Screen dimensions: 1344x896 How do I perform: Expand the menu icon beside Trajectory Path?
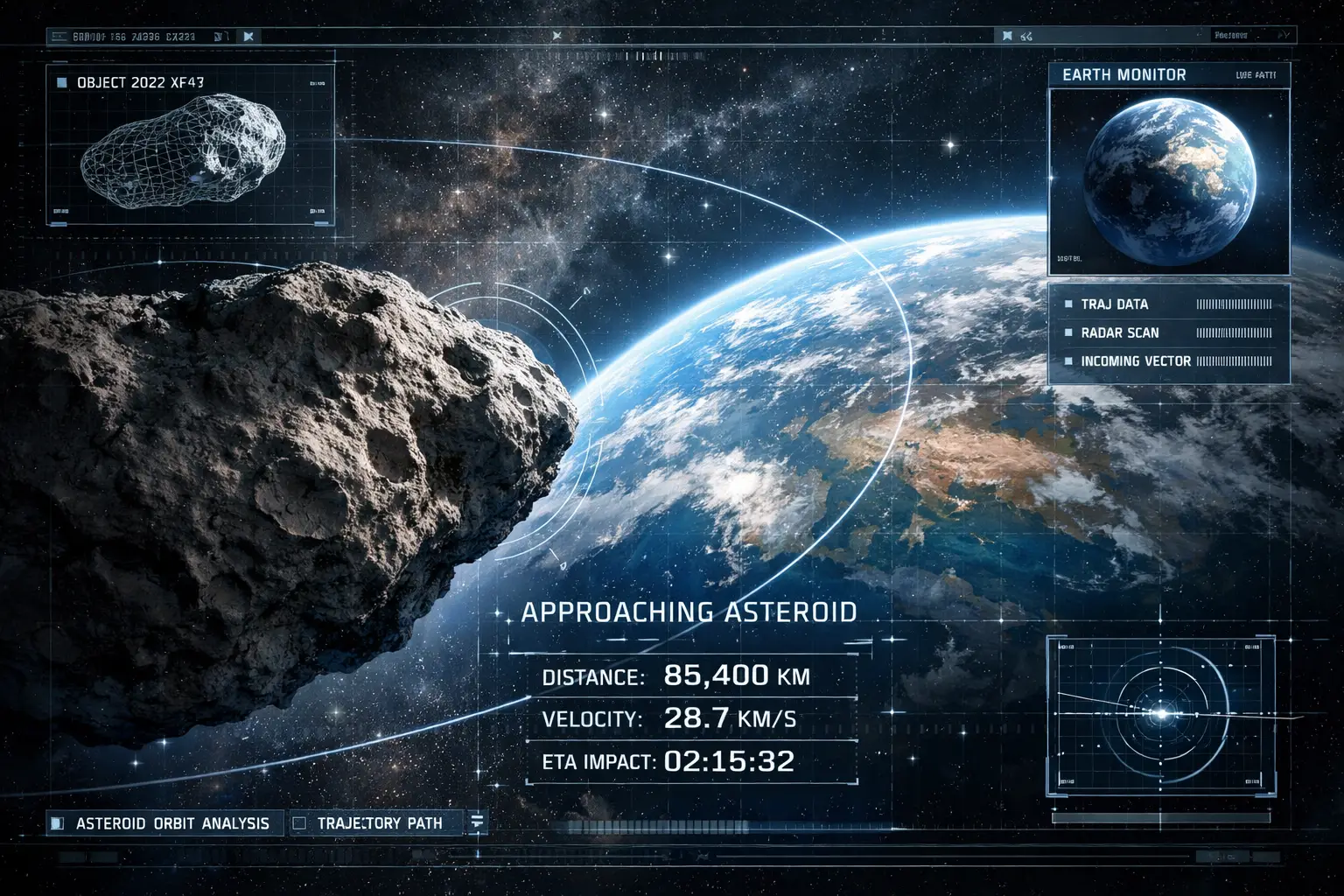(x=477, y=822)
